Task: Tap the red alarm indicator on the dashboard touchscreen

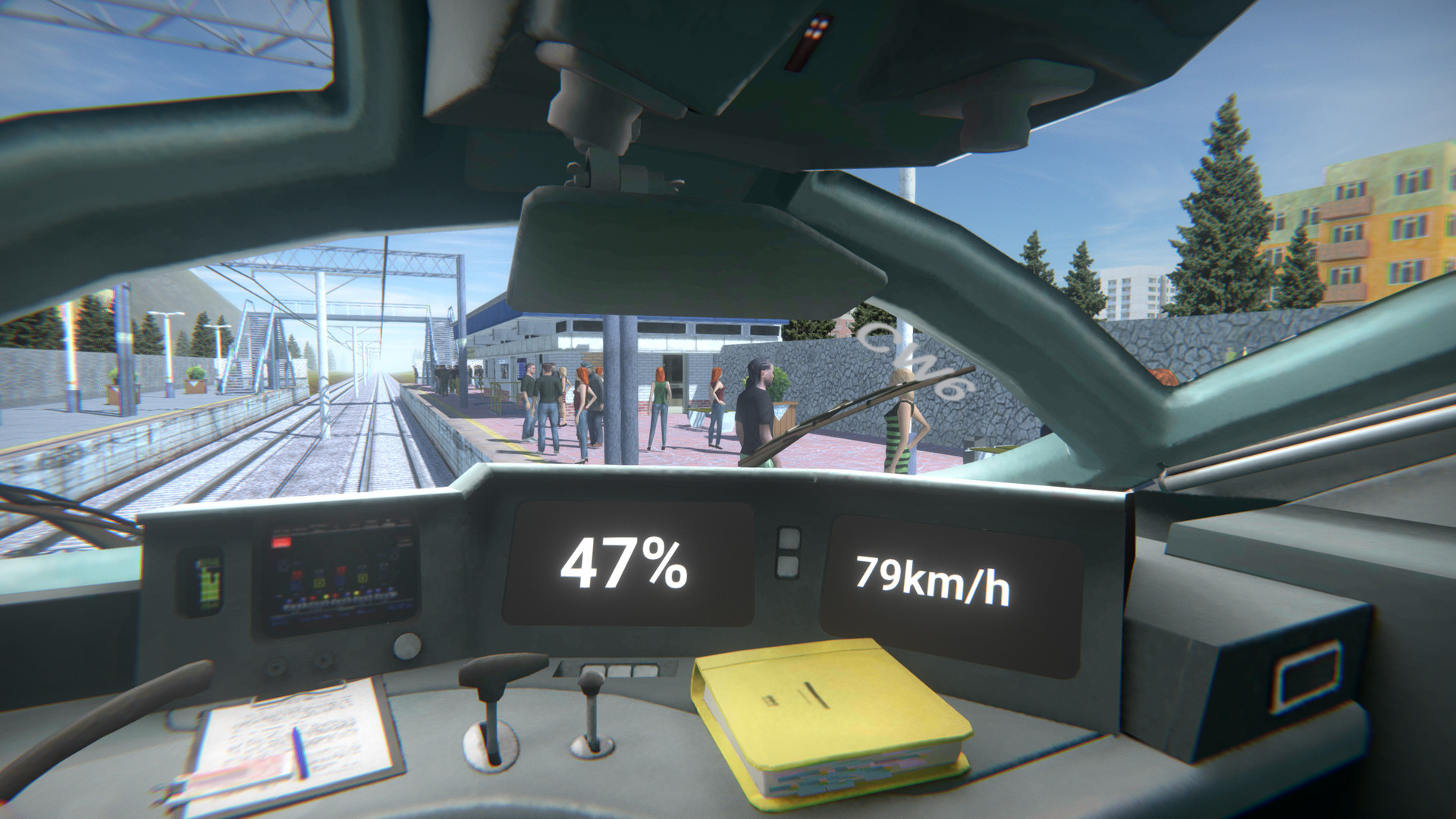Action: [x=281, y=541]
